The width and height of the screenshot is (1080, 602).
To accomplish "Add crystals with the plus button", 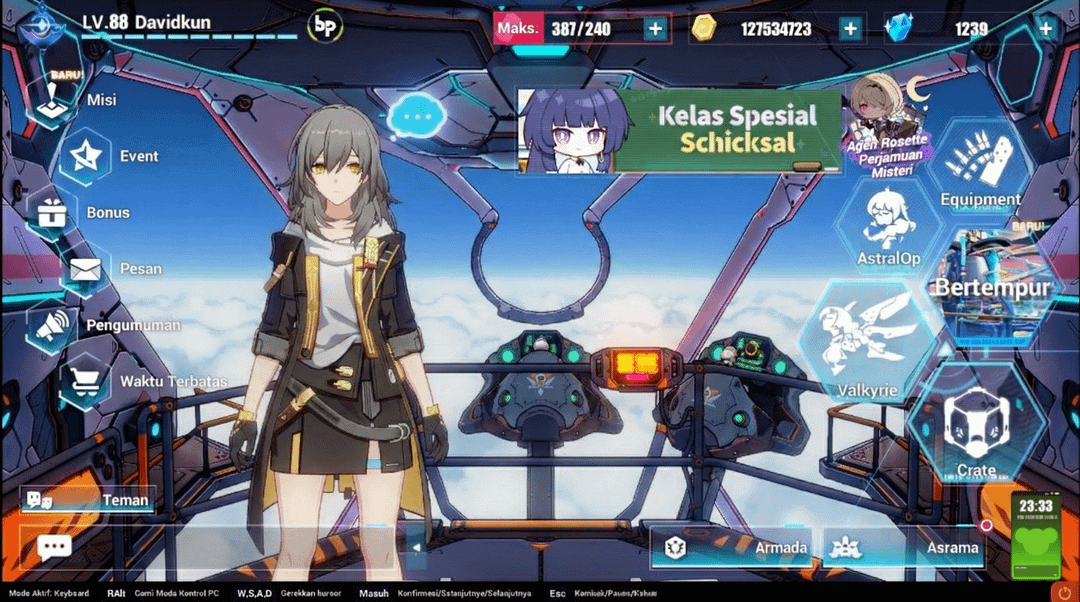I will coord(1046,29).
